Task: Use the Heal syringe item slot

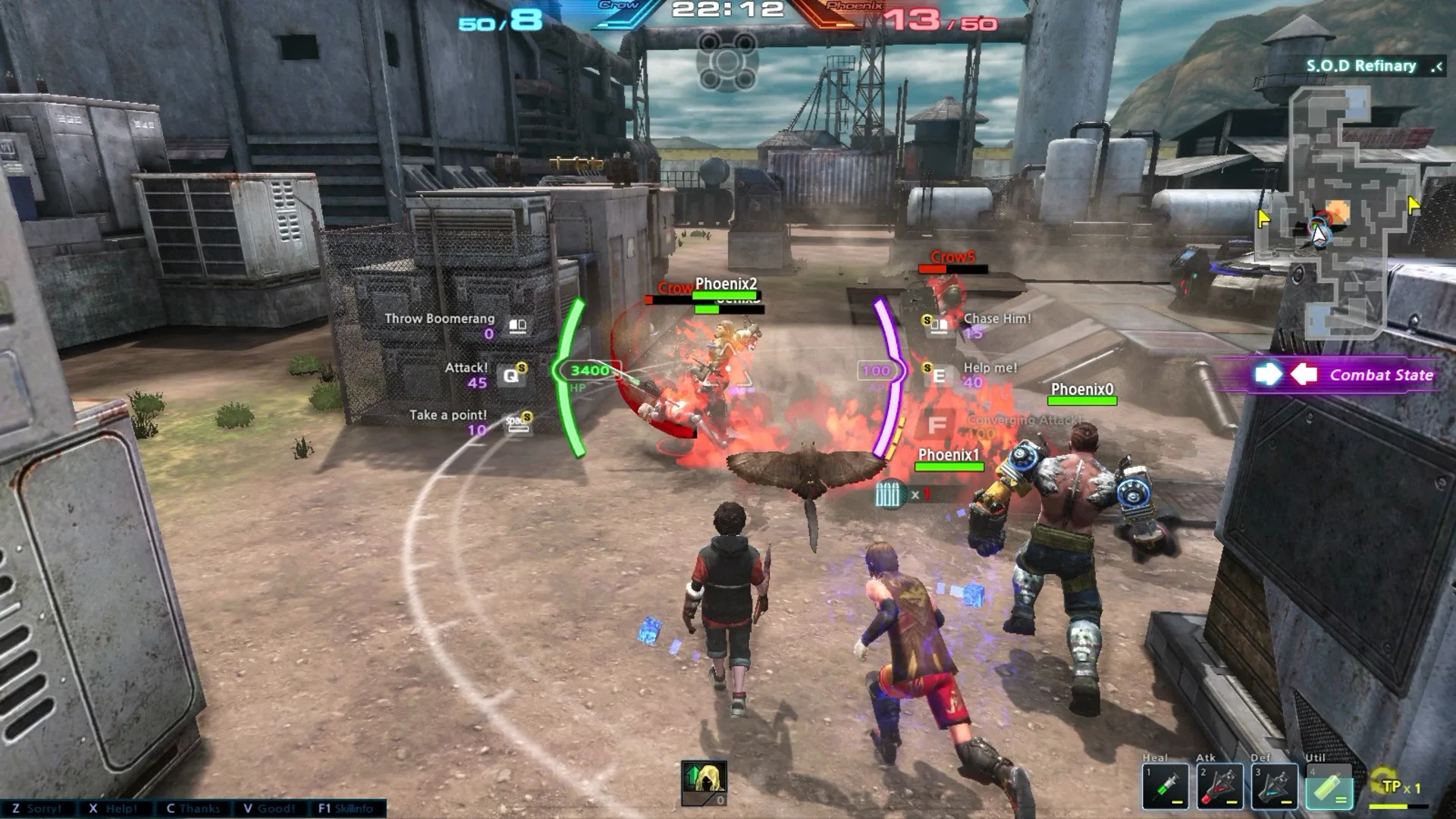Action: [1166, 786]
